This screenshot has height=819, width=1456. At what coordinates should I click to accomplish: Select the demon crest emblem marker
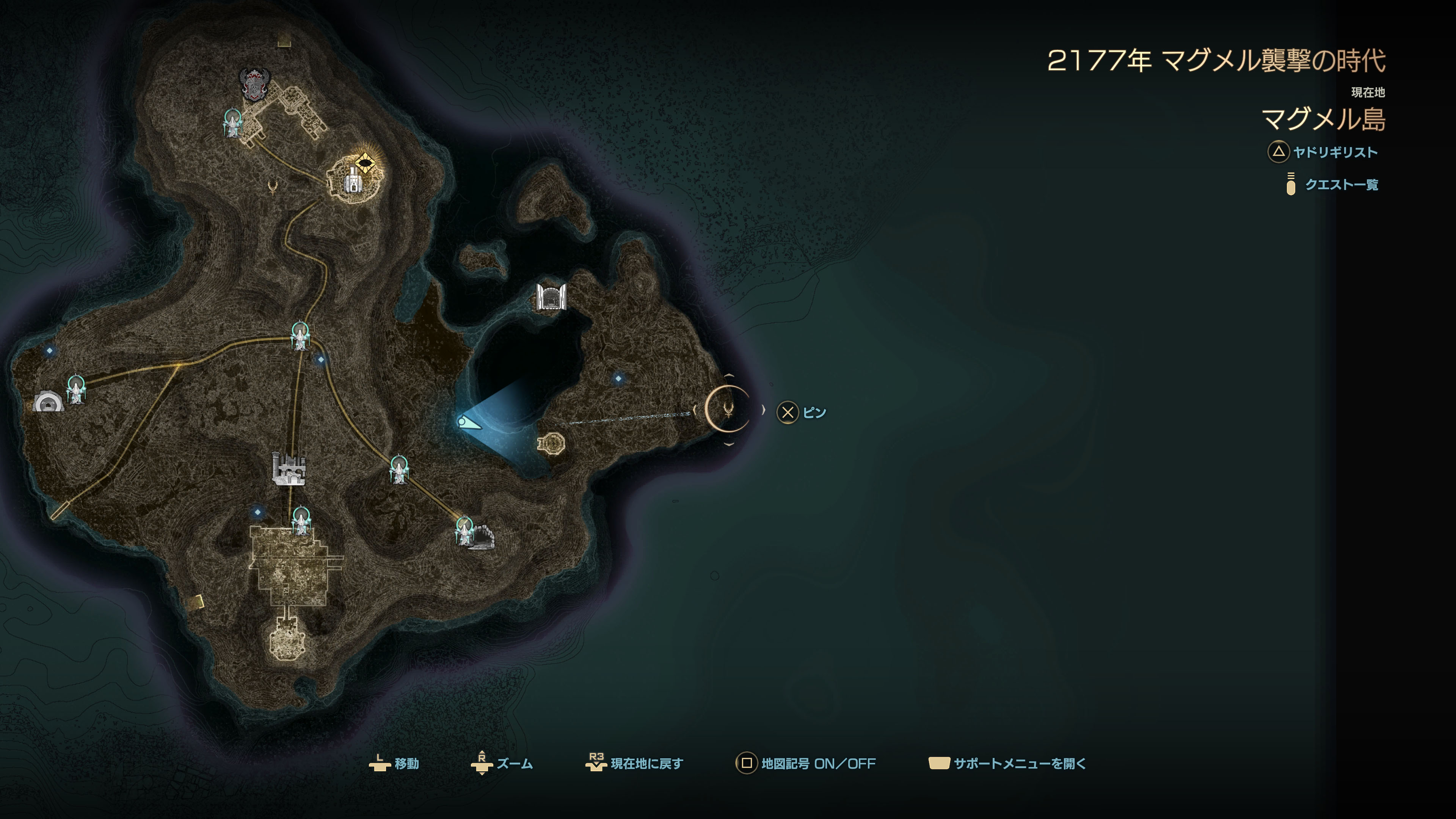[x=254, y=84]
